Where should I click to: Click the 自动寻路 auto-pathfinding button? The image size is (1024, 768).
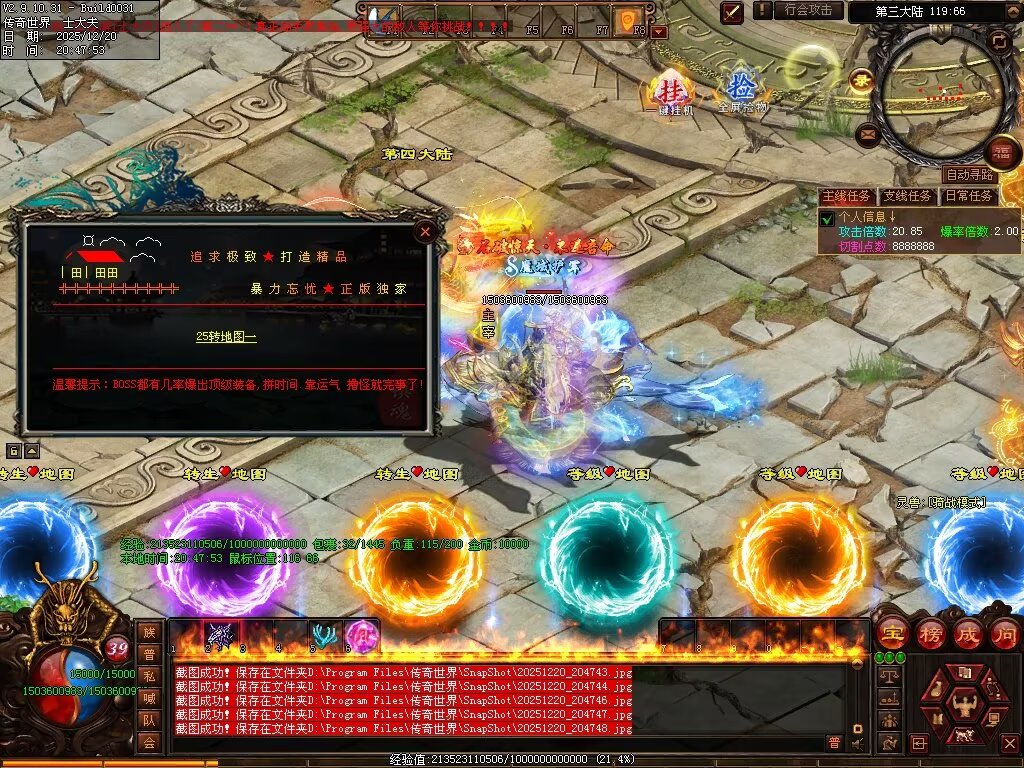pos(969,175)
